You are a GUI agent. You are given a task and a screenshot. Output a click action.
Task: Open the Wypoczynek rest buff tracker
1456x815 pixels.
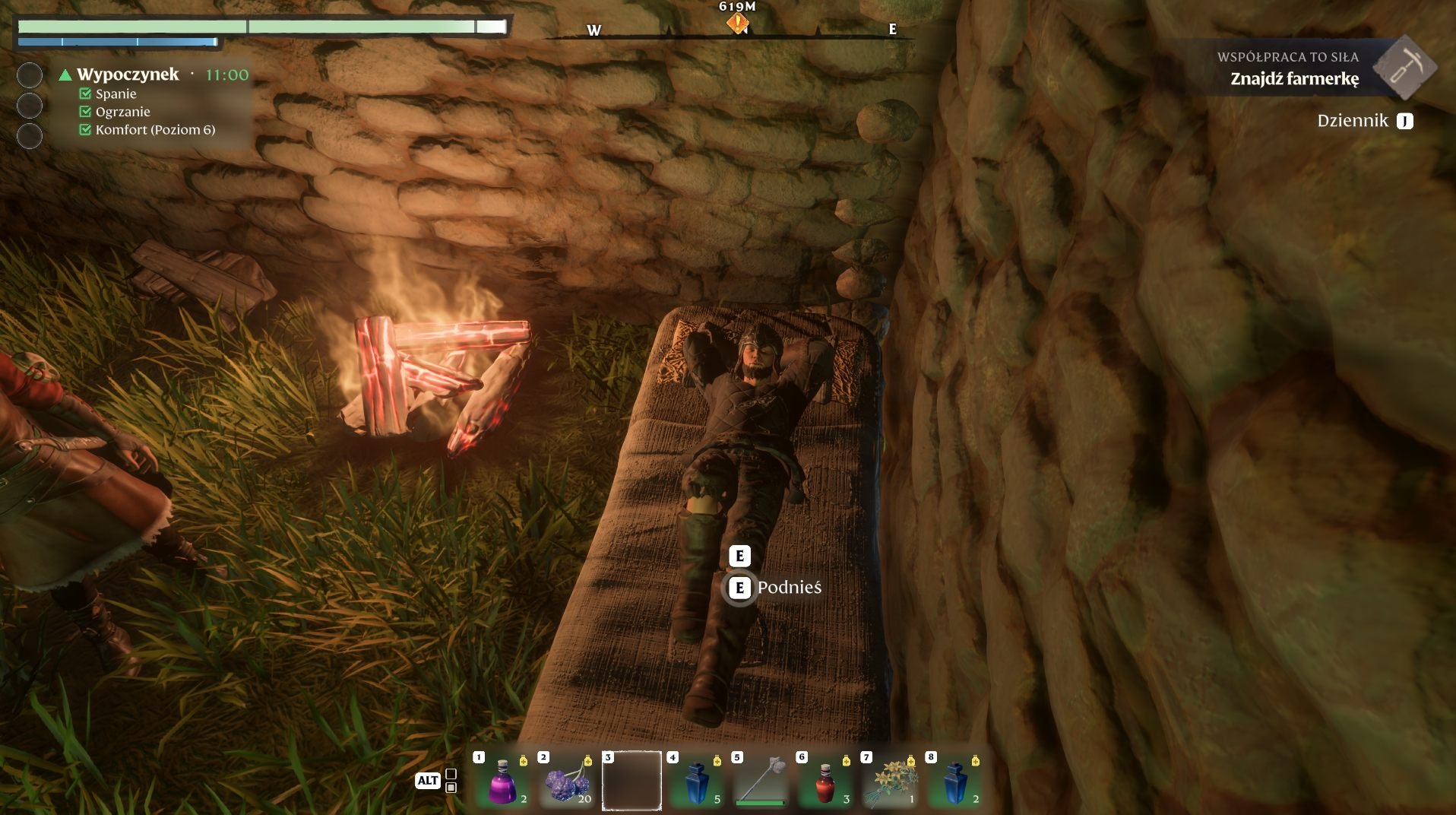coord(128,75)
